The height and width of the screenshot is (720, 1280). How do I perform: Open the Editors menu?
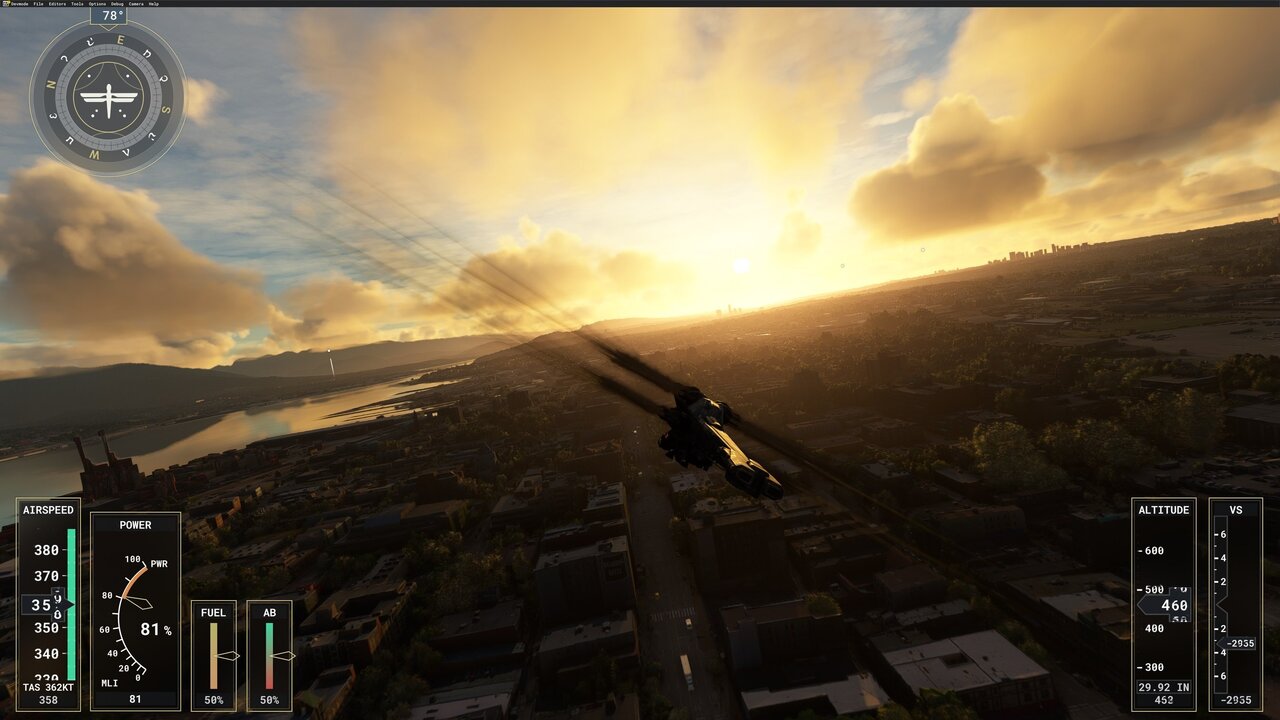point(57,4)
